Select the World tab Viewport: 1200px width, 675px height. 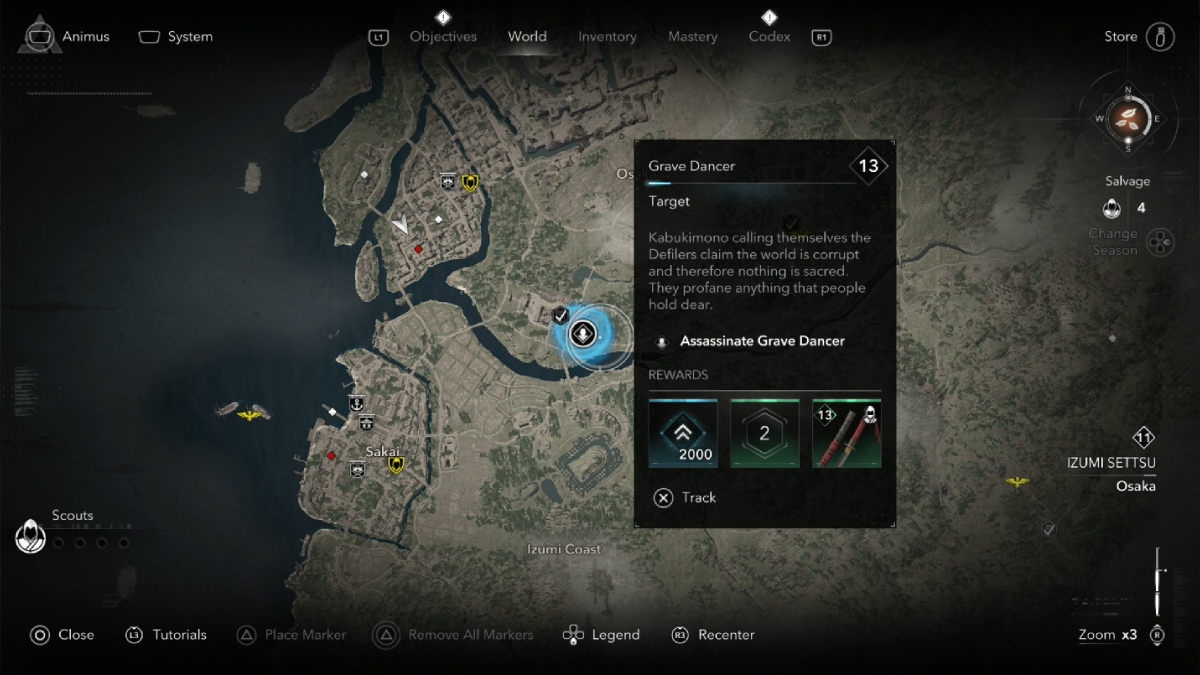click(527, 37)
